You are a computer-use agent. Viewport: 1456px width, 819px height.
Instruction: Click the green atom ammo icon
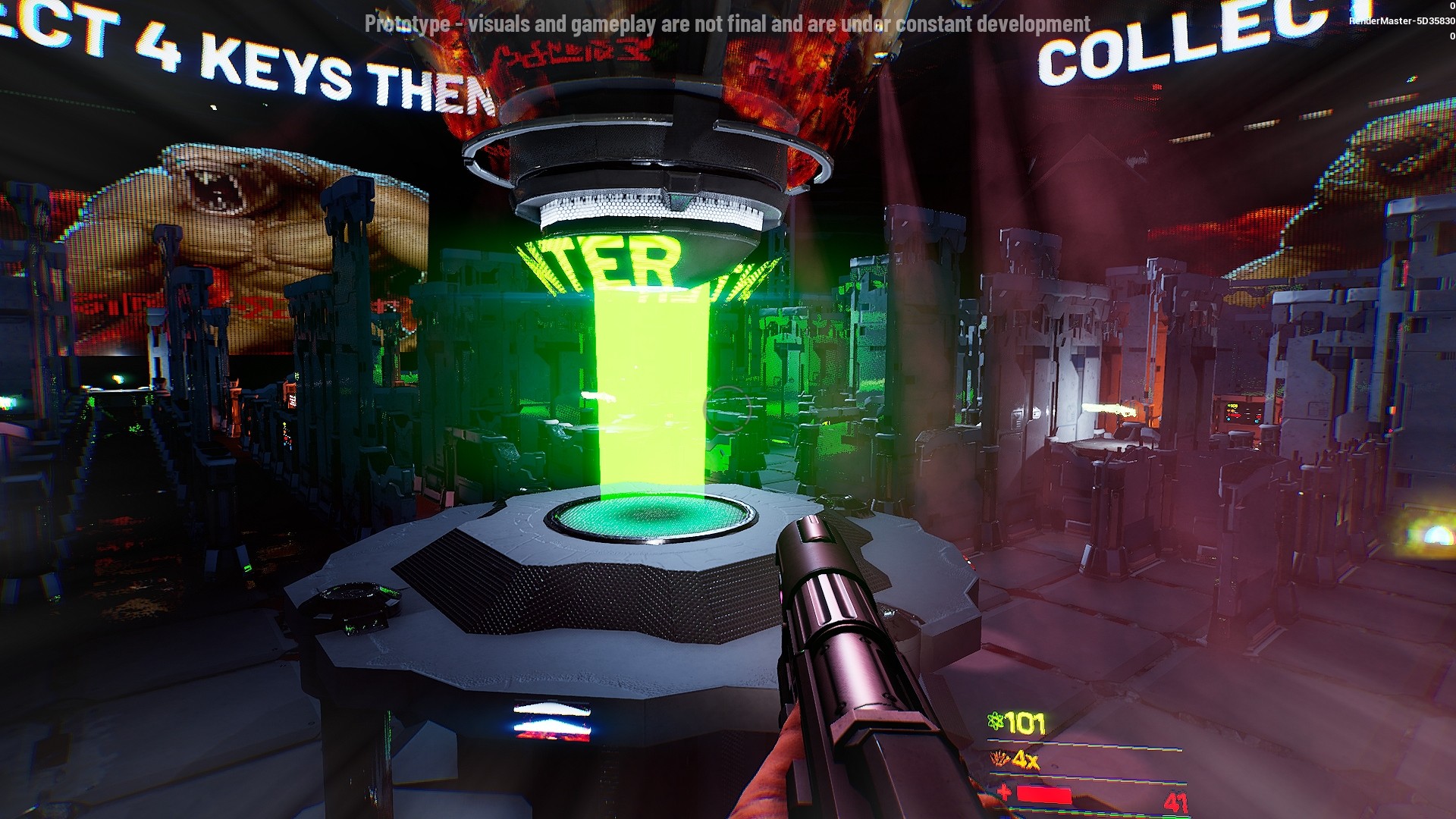point(996,717)
